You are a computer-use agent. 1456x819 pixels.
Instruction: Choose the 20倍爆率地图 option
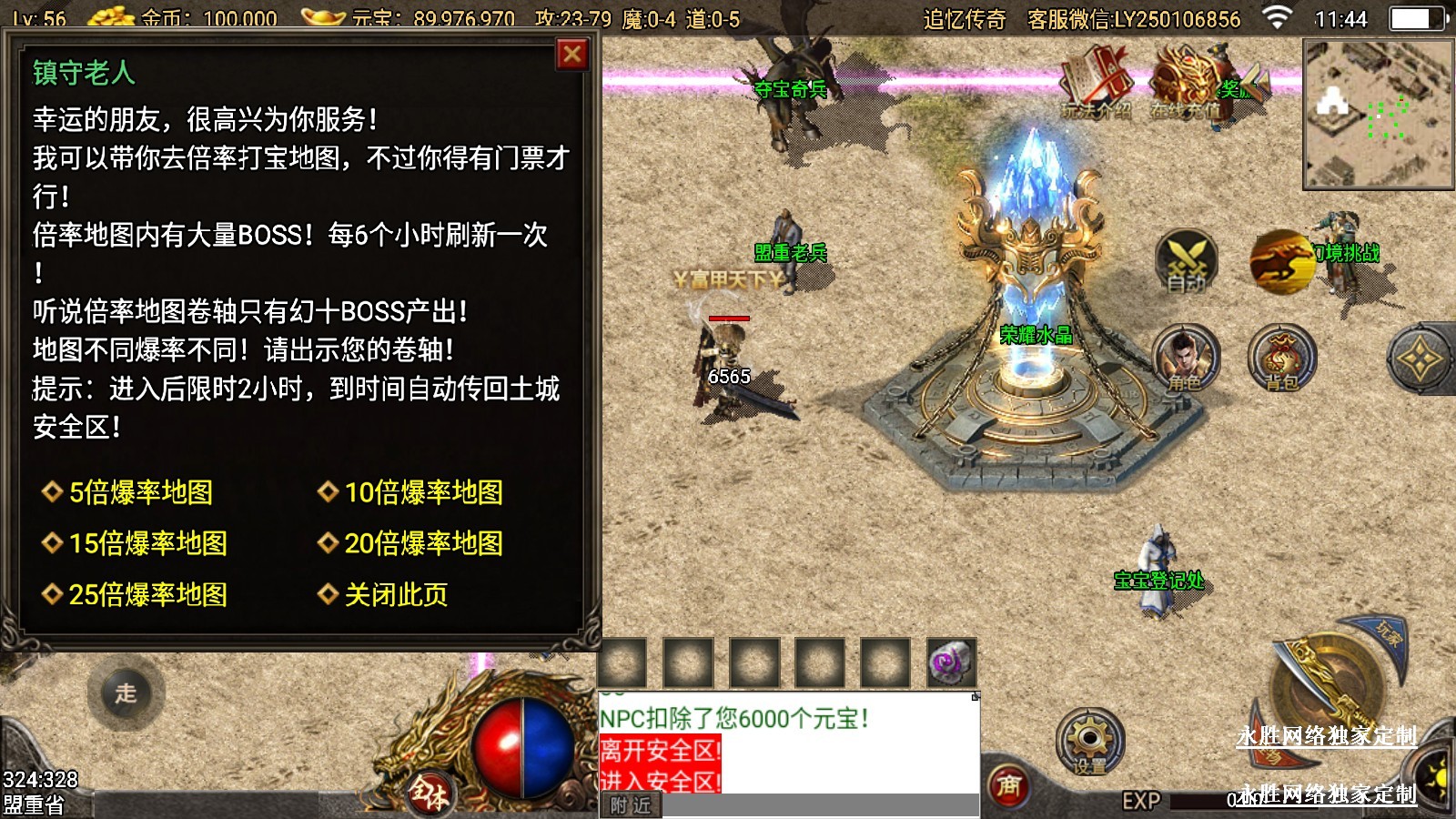423,543
